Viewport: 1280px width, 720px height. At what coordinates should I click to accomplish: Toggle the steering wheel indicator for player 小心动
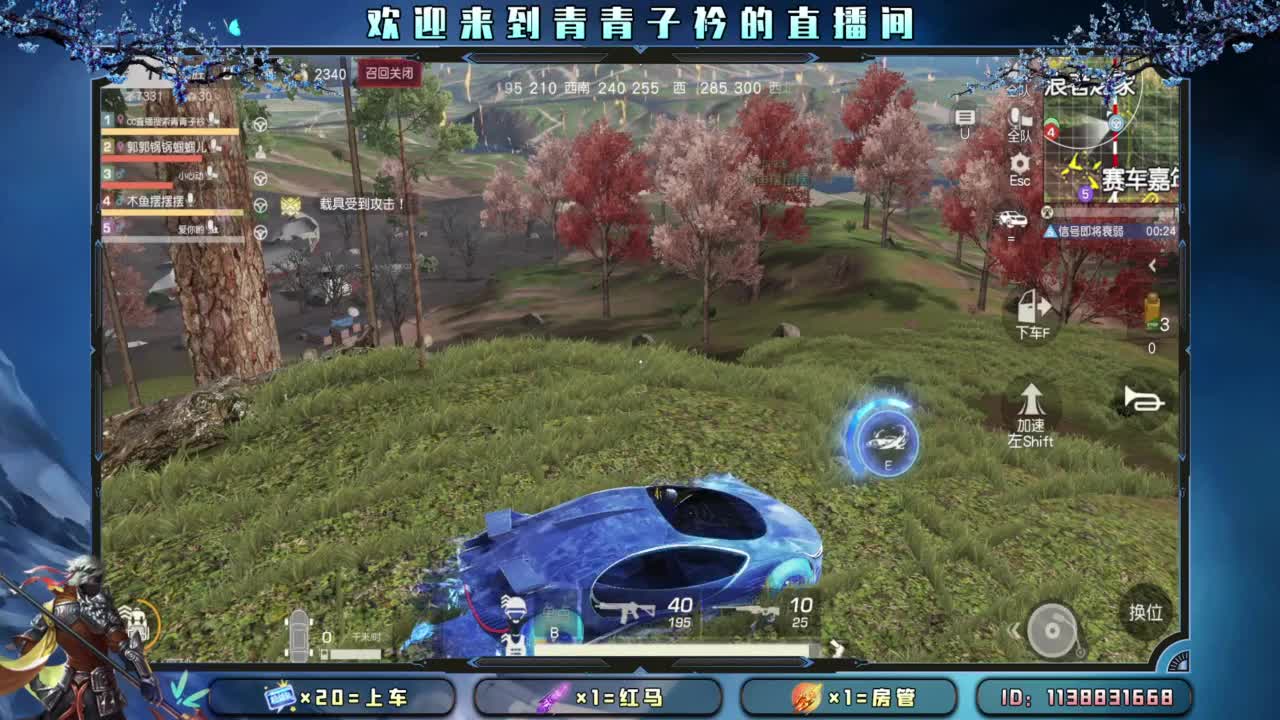pyautogui.click(x=260, y=178)
